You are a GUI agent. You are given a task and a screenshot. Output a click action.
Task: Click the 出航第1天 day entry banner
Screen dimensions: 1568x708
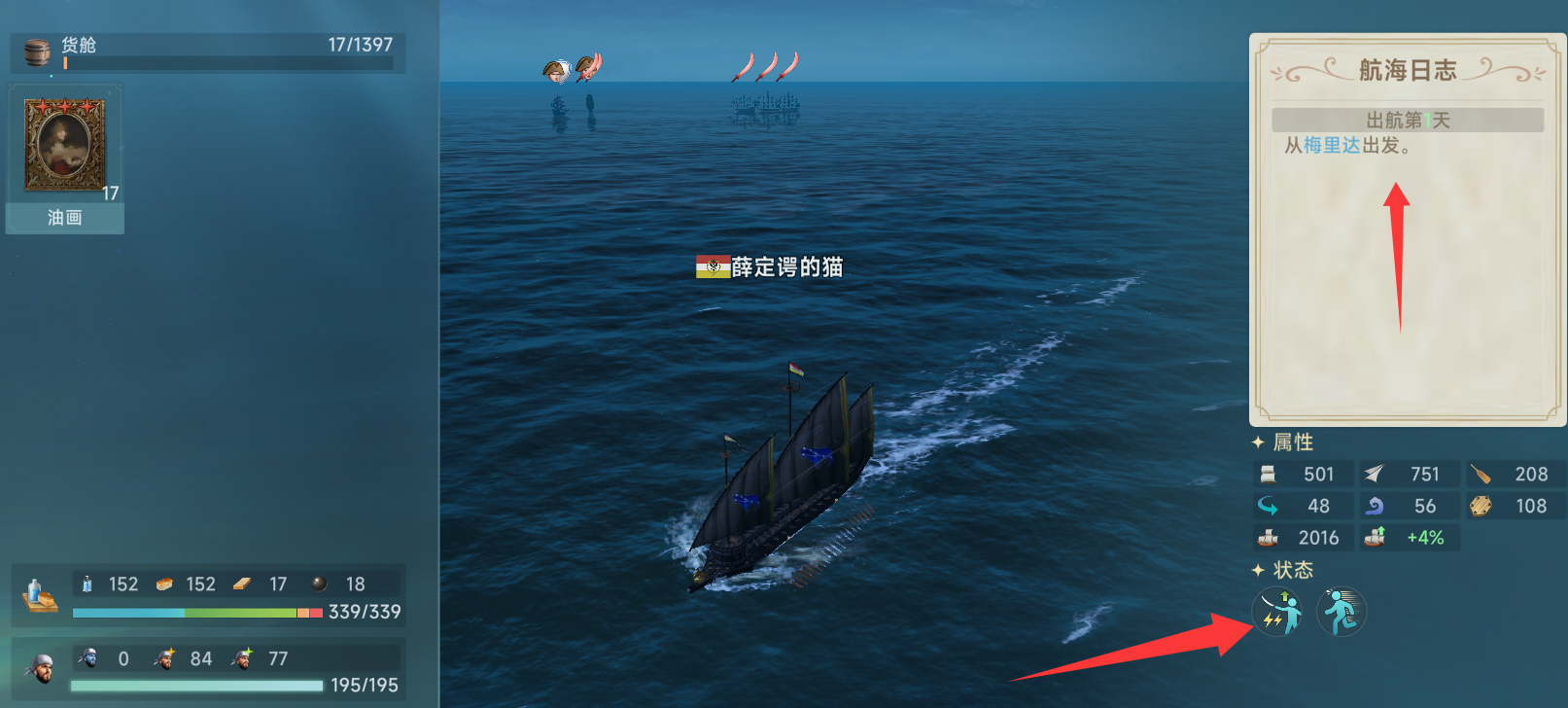click(x=1406, y=120)
